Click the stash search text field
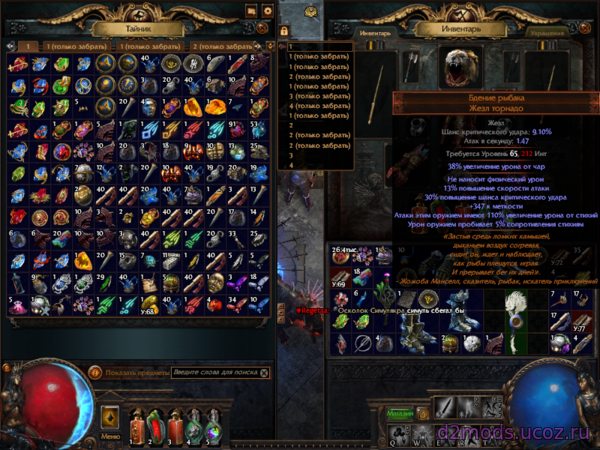The height and width of the screenshot is (450, 600). [214, 372]
